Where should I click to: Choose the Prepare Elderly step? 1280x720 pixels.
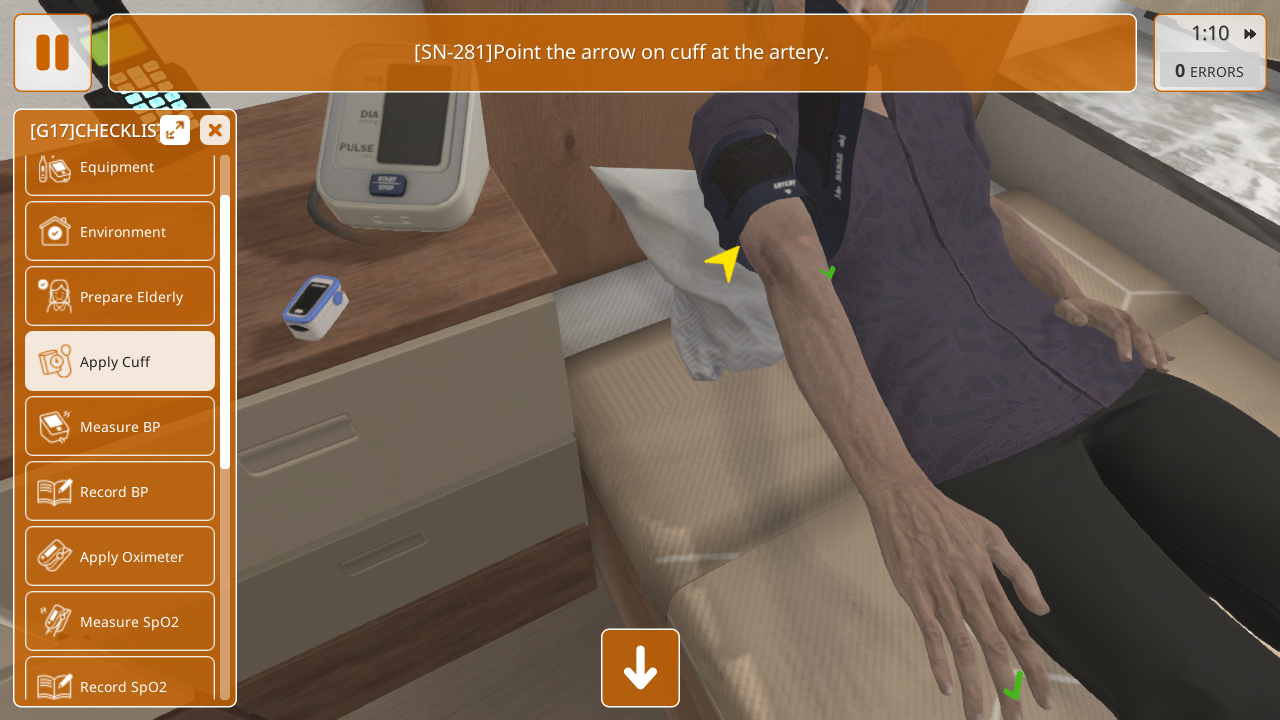coord(120,296)
